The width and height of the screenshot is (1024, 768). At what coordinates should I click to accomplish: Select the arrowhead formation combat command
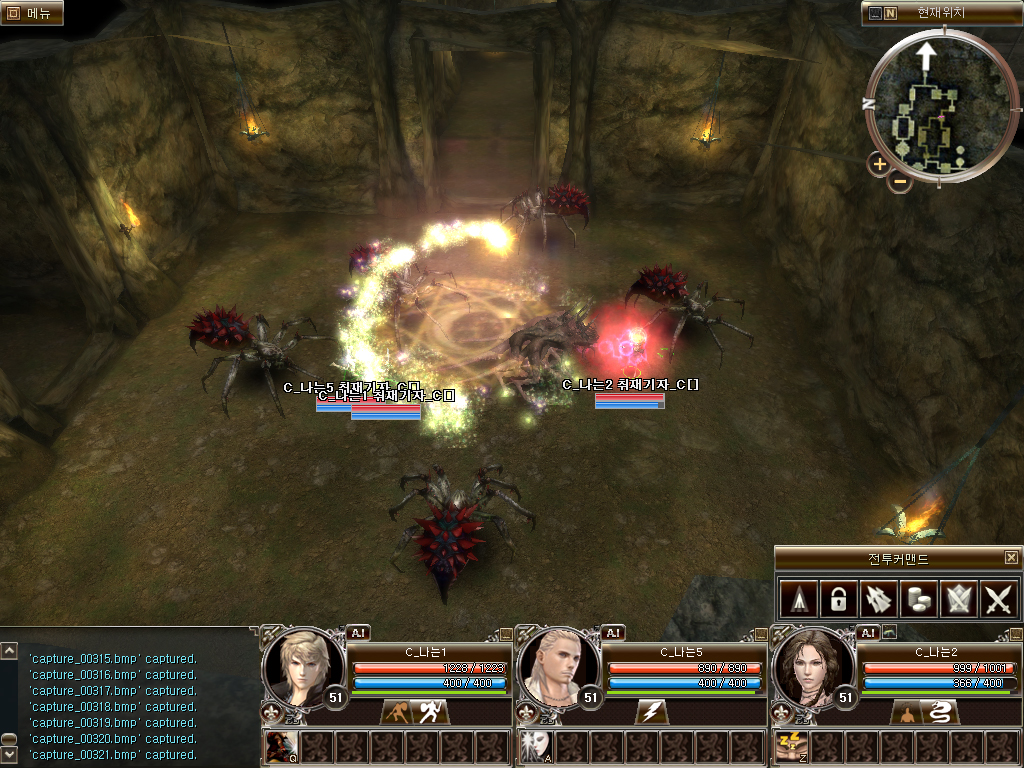pyautogui.click(x=798, y=599)
